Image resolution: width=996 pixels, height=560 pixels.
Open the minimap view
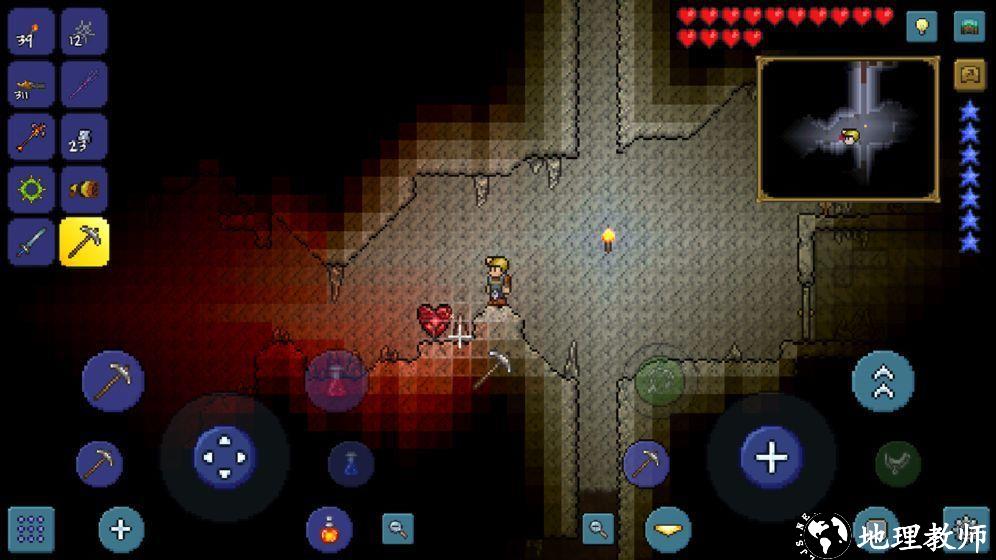click(848, 128)
